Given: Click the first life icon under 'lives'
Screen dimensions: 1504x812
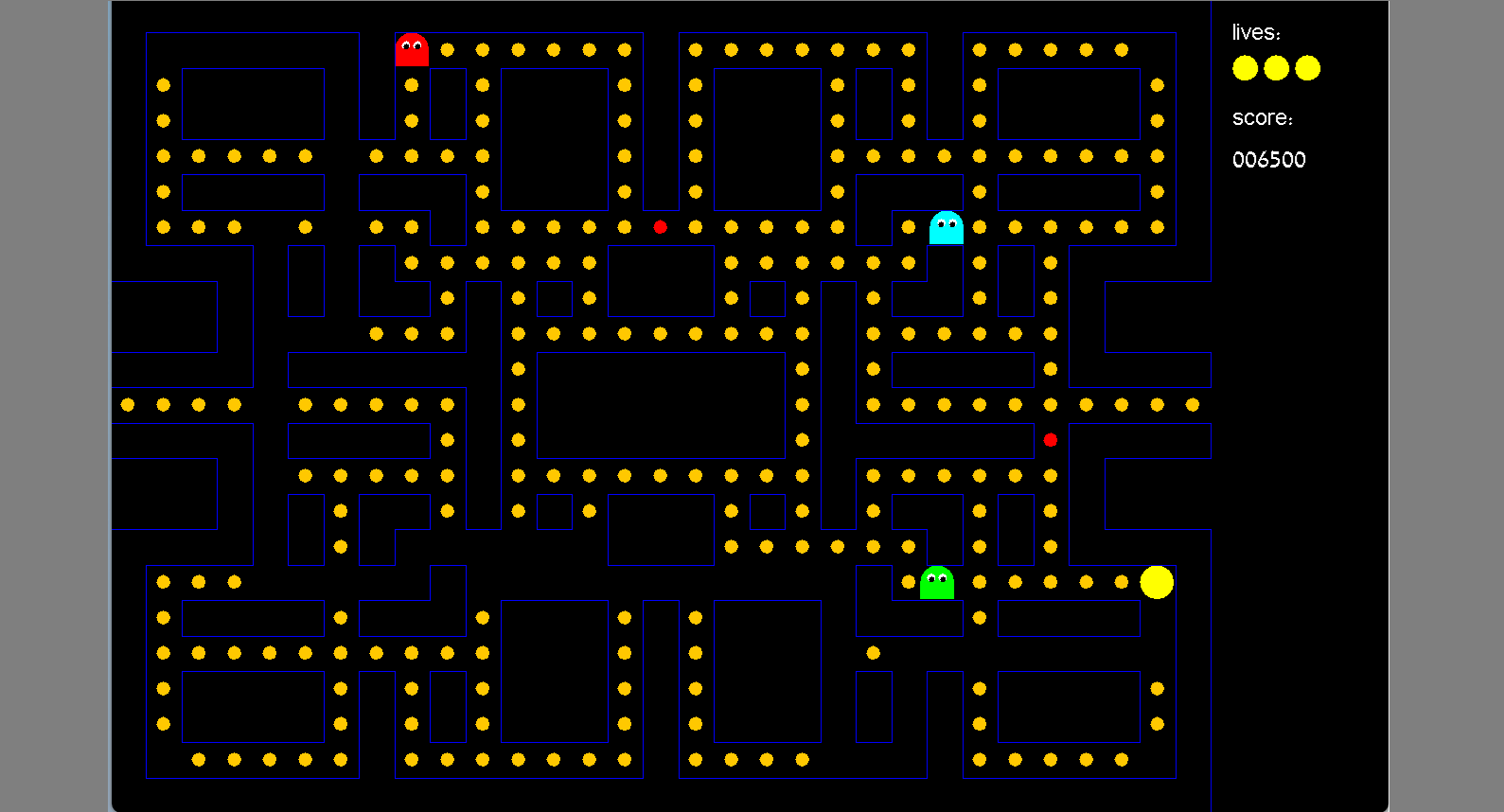Looking at the screenshot, I should [1244, 68].
